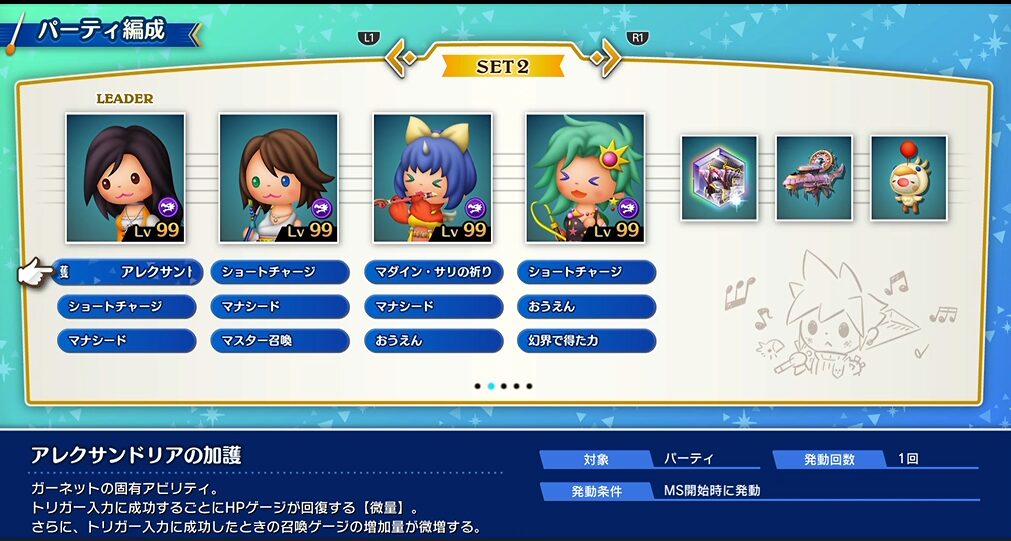The image size is (1011, 541).
Task: Select Rydia's ショートチャージ ability slot
Action: (587, 272)
